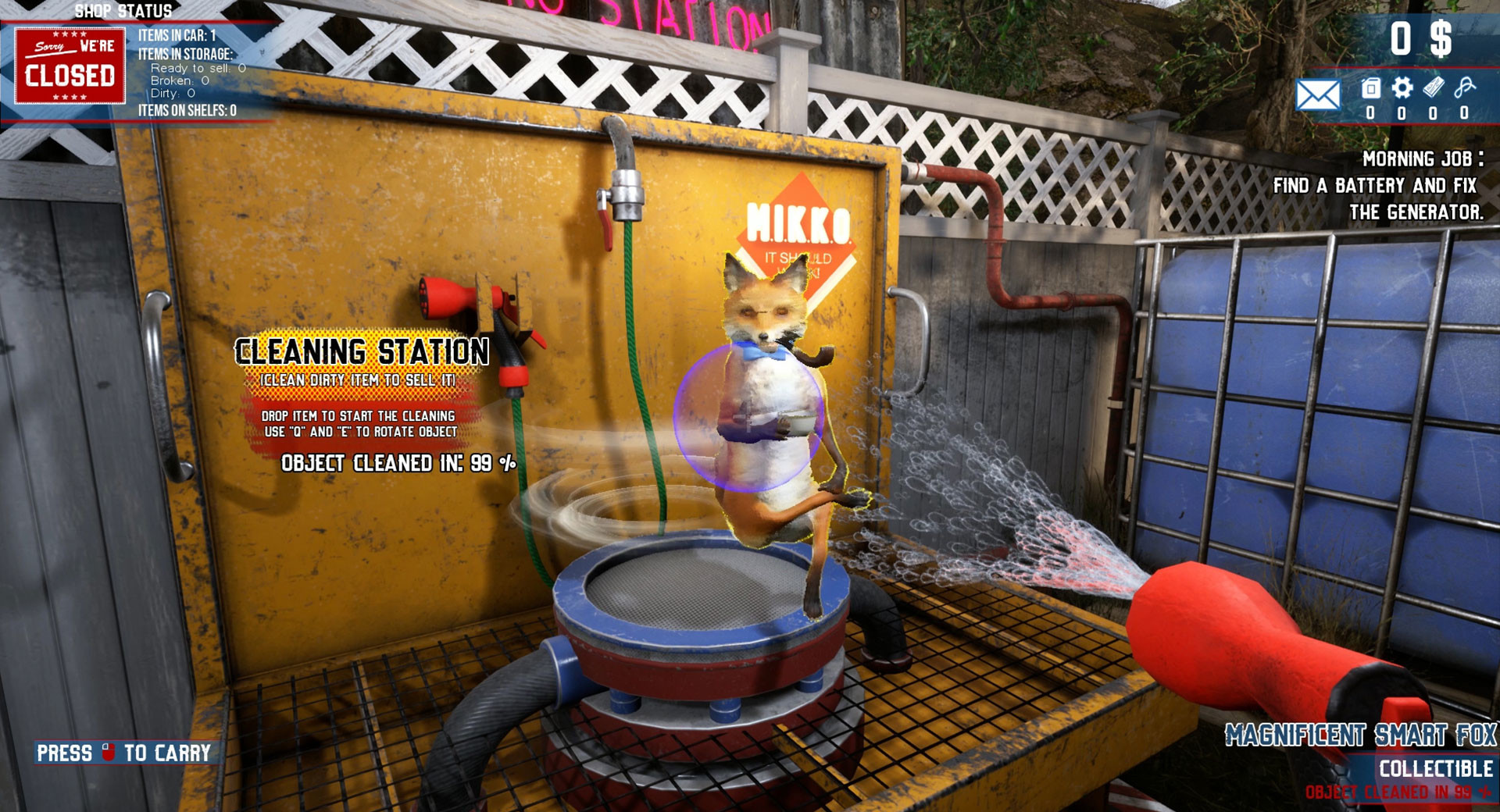Open the mail envelope icon
Screen dimensions: 1500x812
[x=1317, y=95]
